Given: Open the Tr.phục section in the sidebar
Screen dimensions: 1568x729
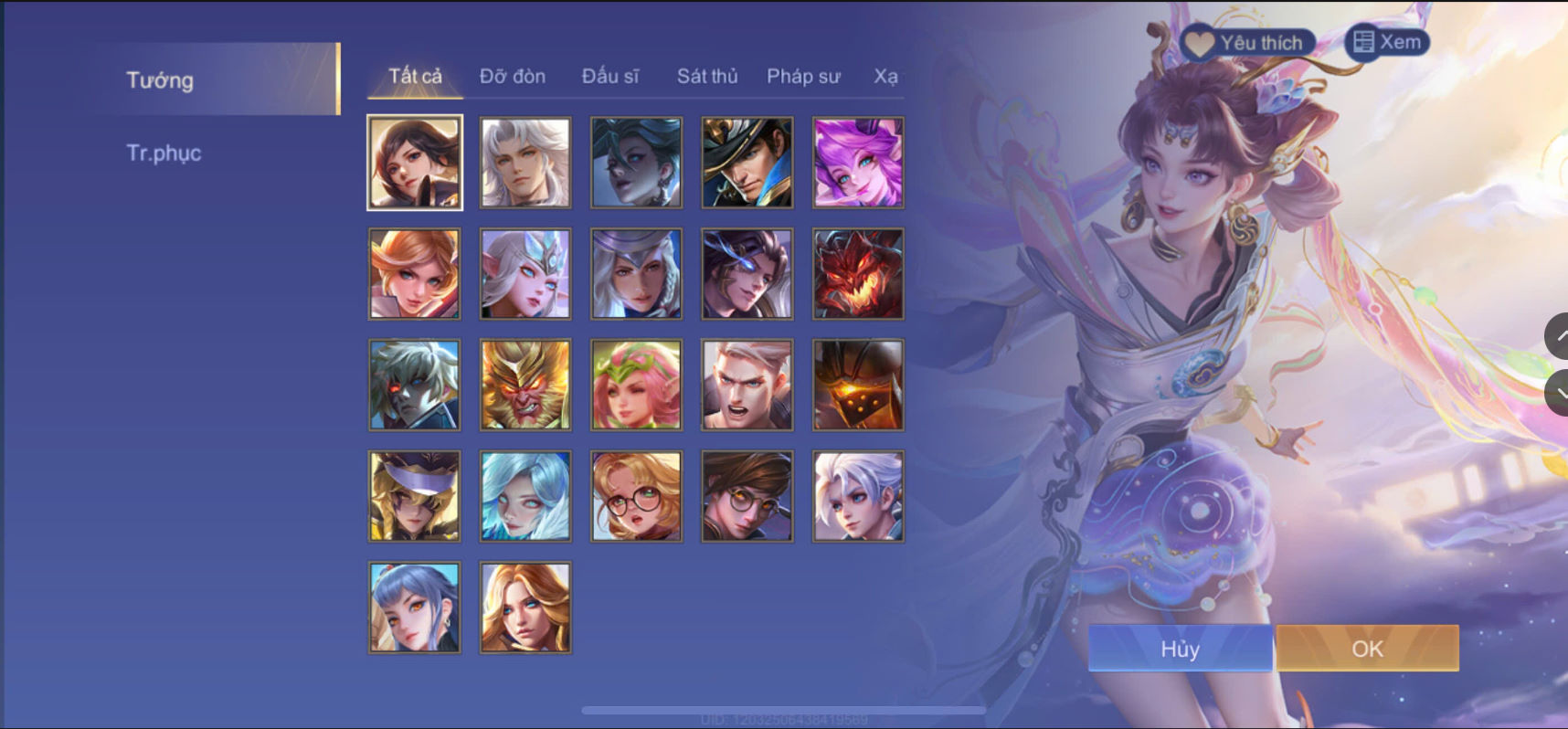Looking at the screenshot, I should coord(165,153).
